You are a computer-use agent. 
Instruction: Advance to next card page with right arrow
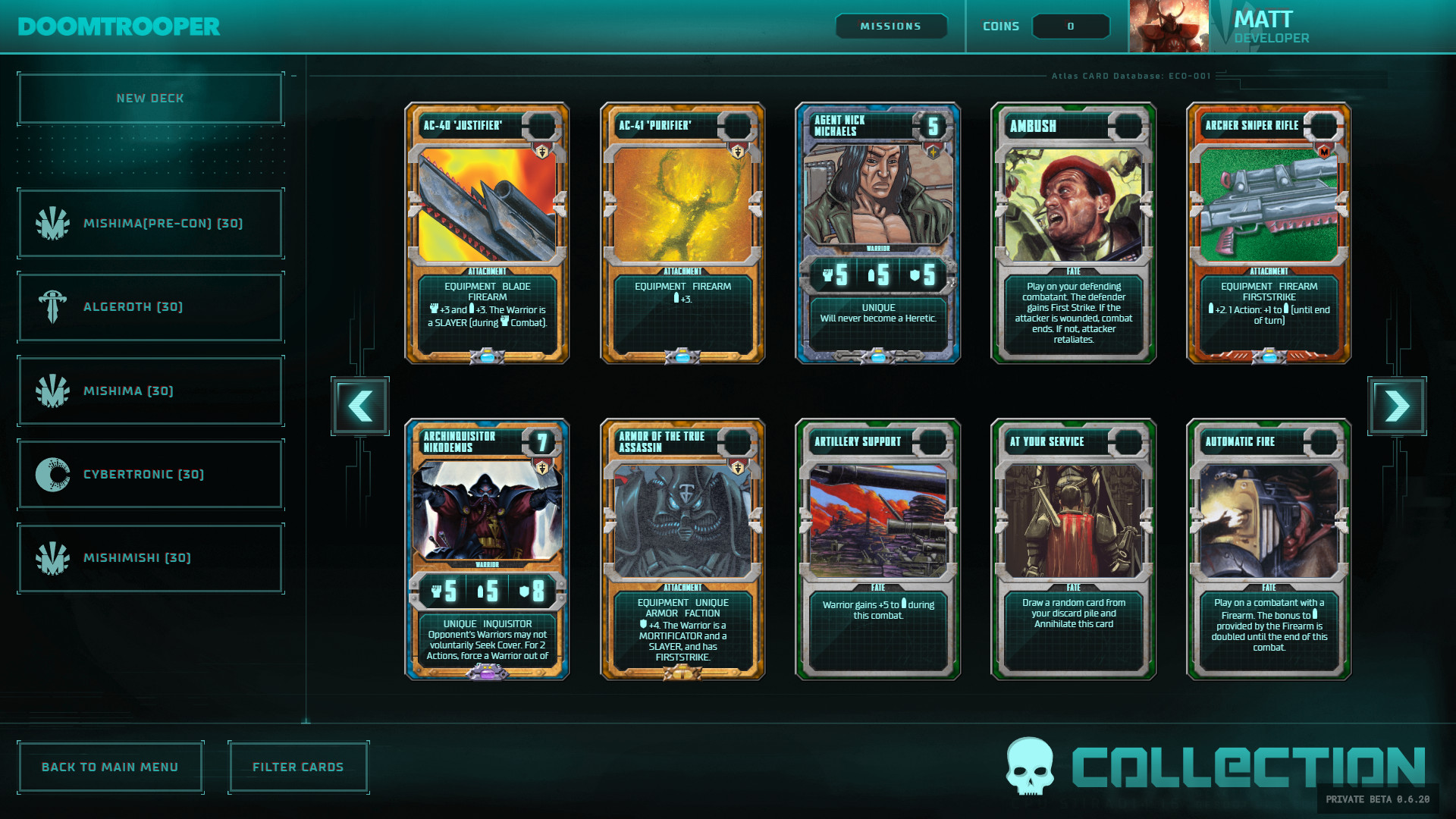click(x=1396, y=406)
